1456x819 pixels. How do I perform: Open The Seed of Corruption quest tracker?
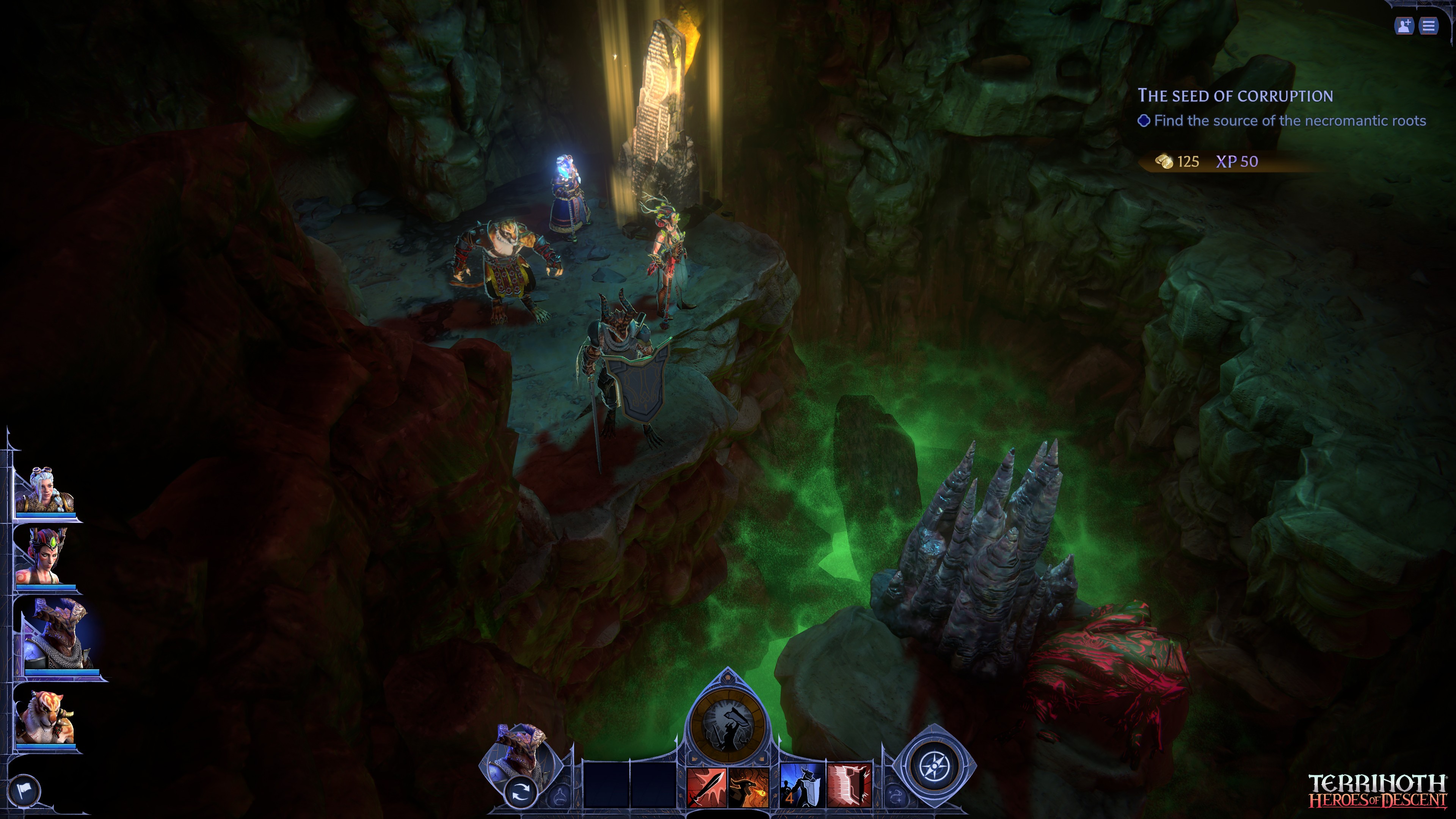1235,96
